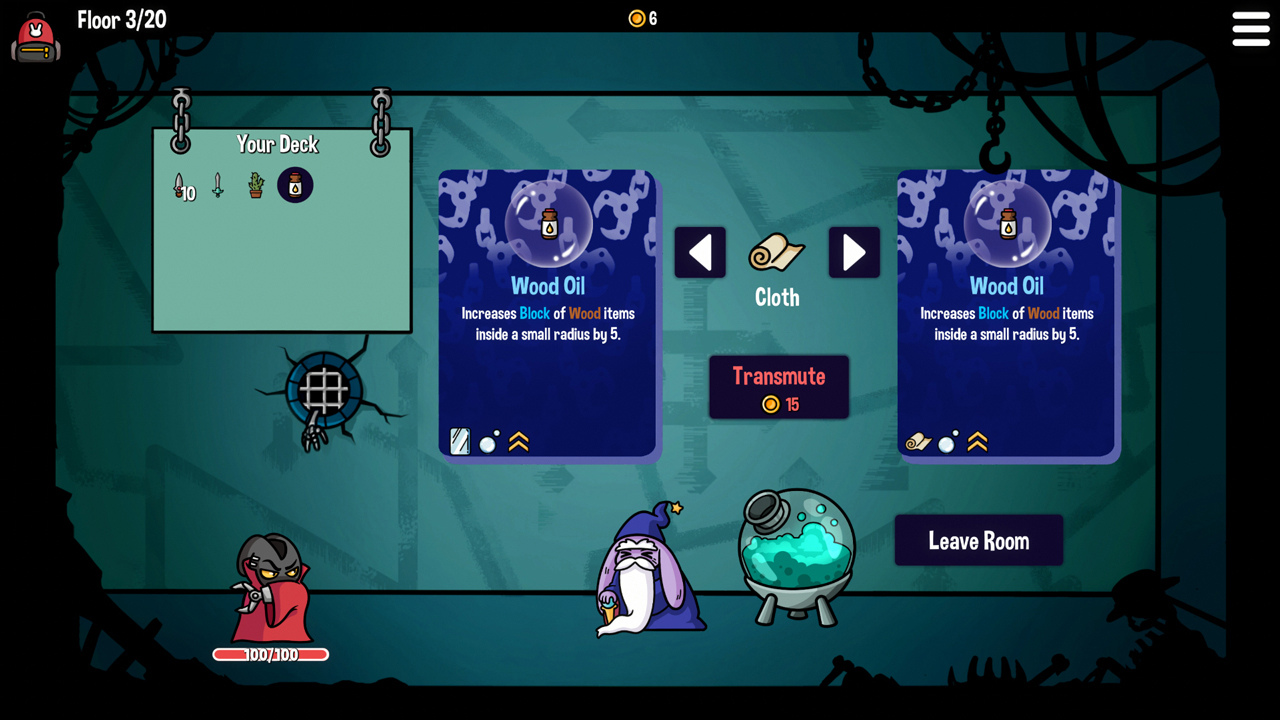Click the left arrow to change transmute material
Viewport: 1280px width, 720px height.
click(x=700, y=252)
